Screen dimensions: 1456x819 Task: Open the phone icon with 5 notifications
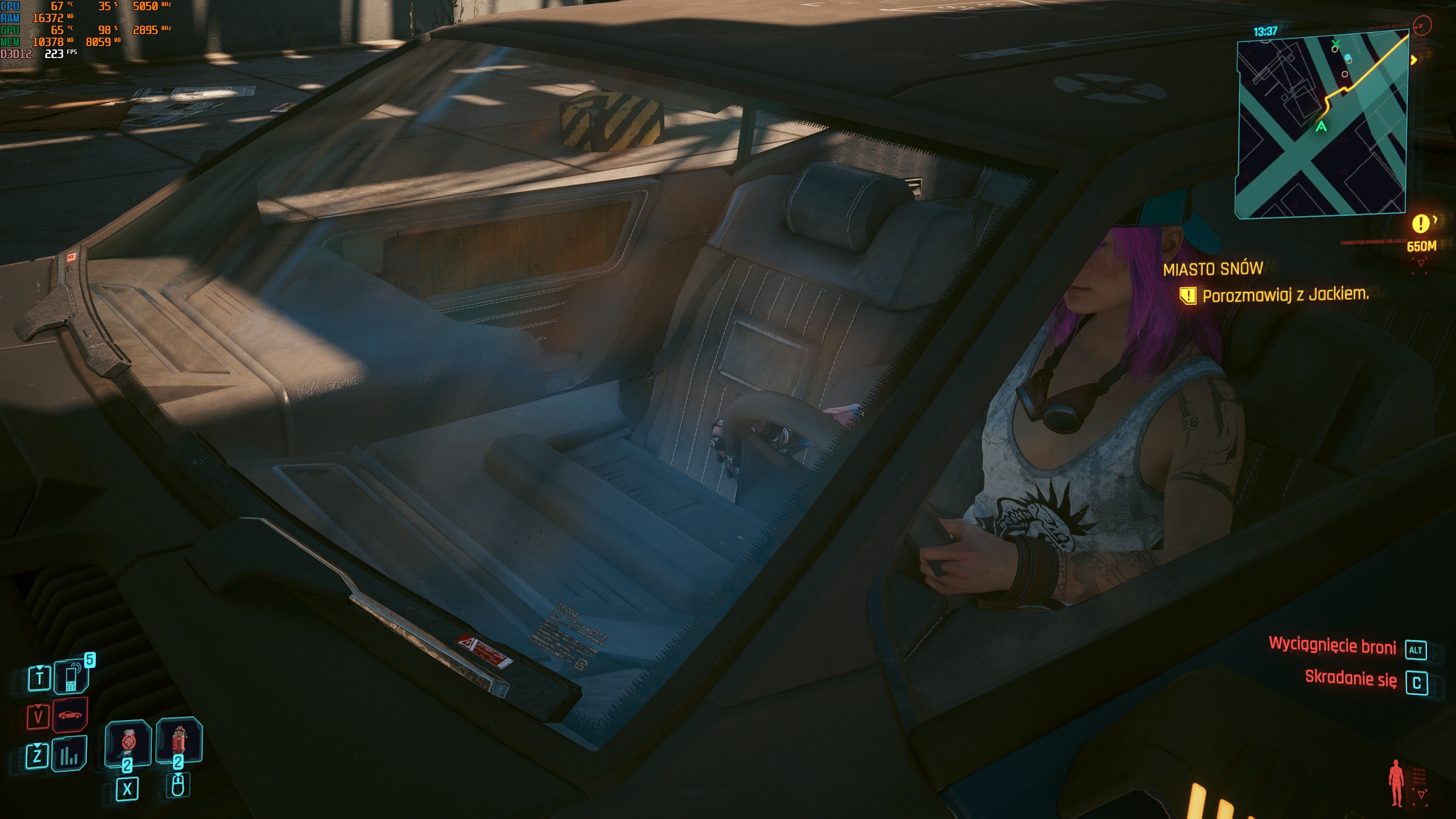coord(71,677)
